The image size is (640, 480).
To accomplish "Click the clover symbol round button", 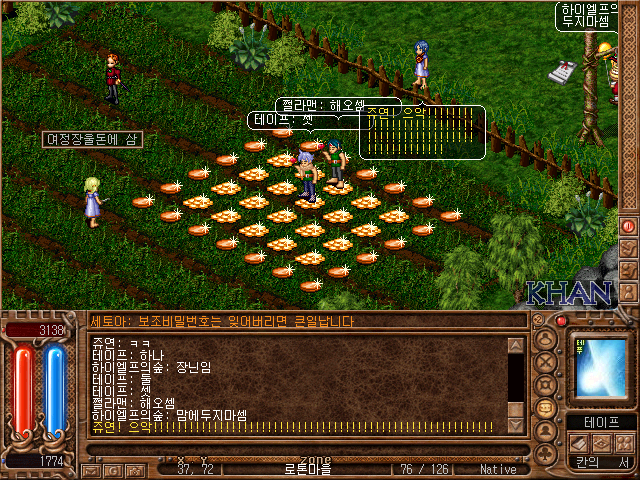I will (x=546, y=453).
